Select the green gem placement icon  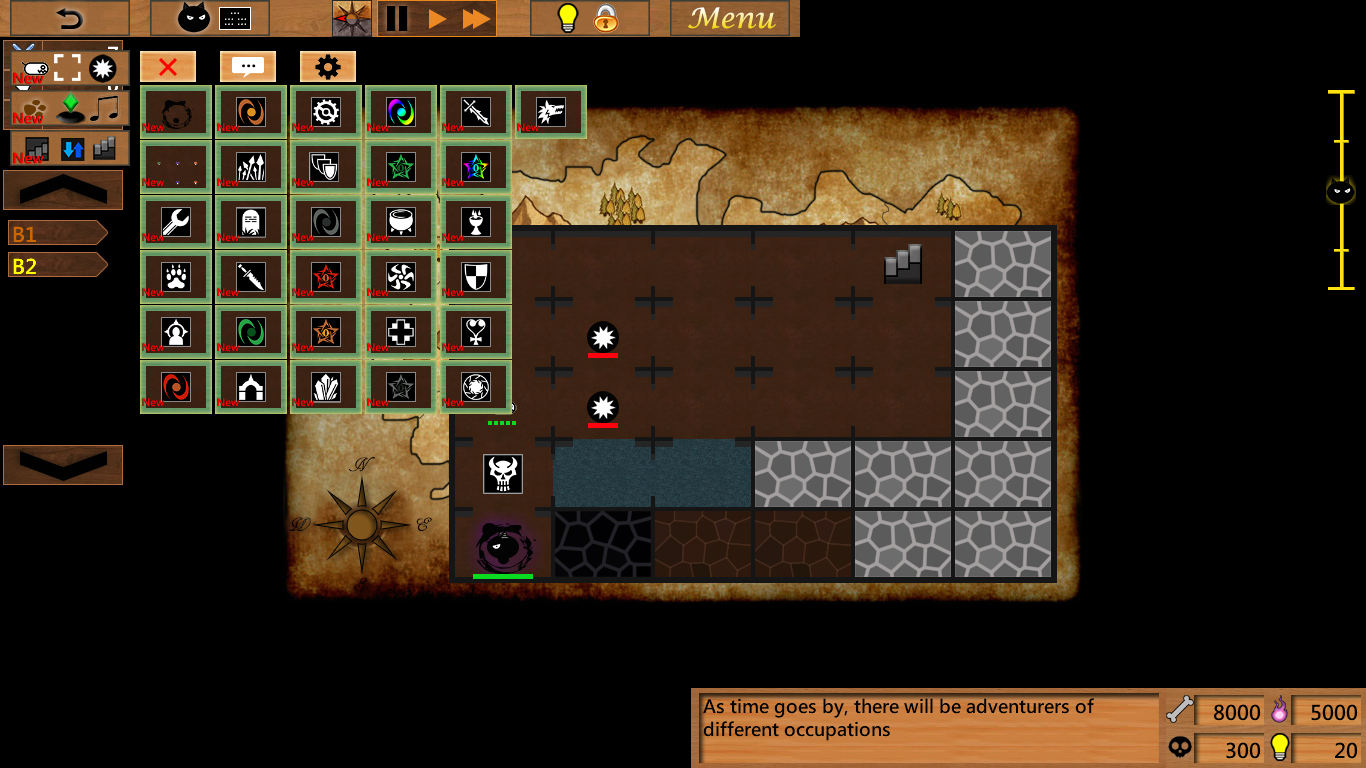tap(68, 104)
